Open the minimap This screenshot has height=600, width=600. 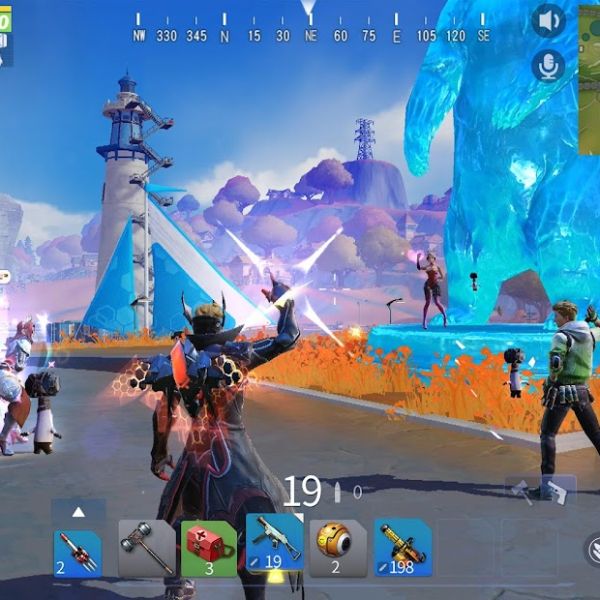click(x=589, y=80)
